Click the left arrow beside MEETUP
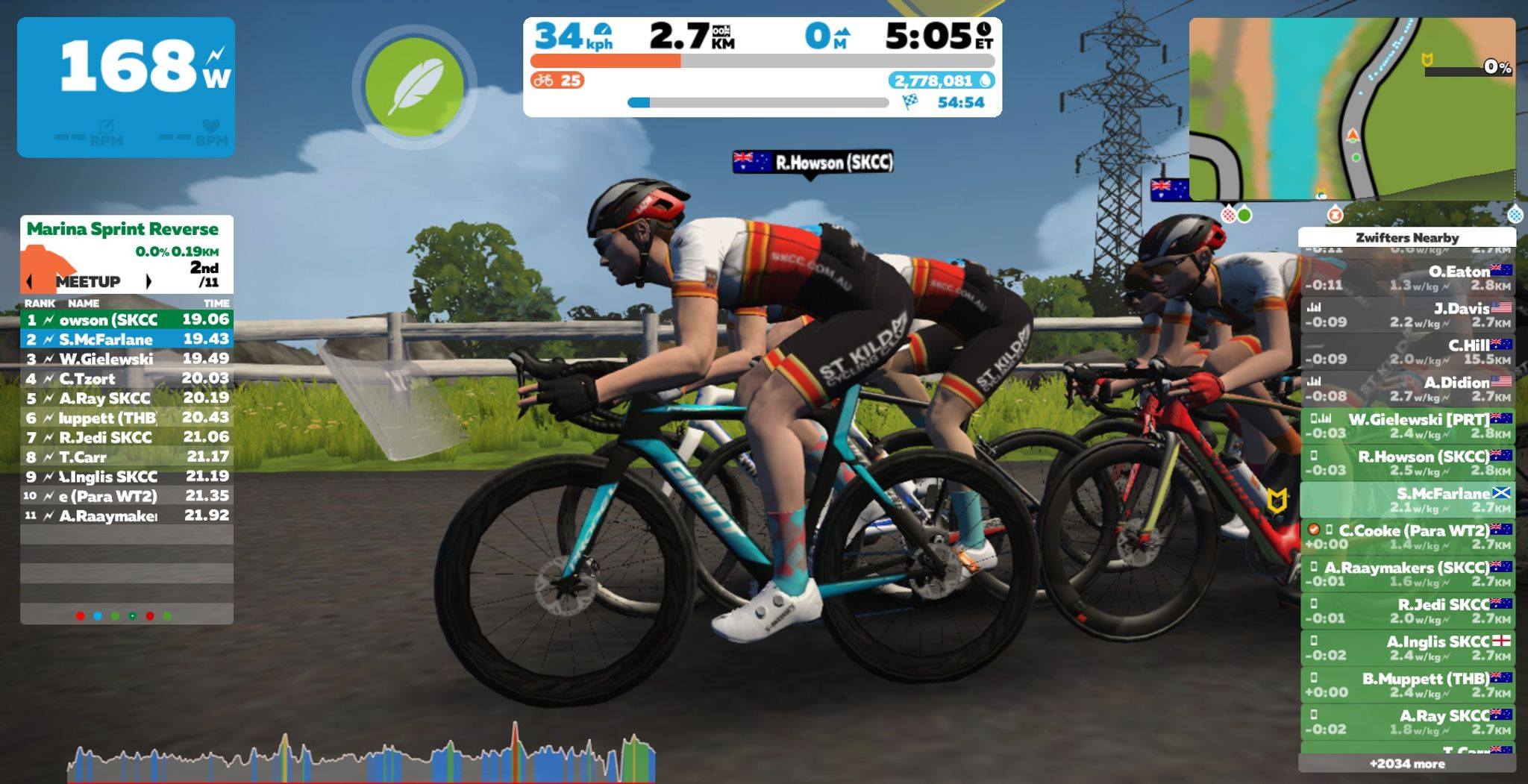1528x784 pixels. pos(30,281)
